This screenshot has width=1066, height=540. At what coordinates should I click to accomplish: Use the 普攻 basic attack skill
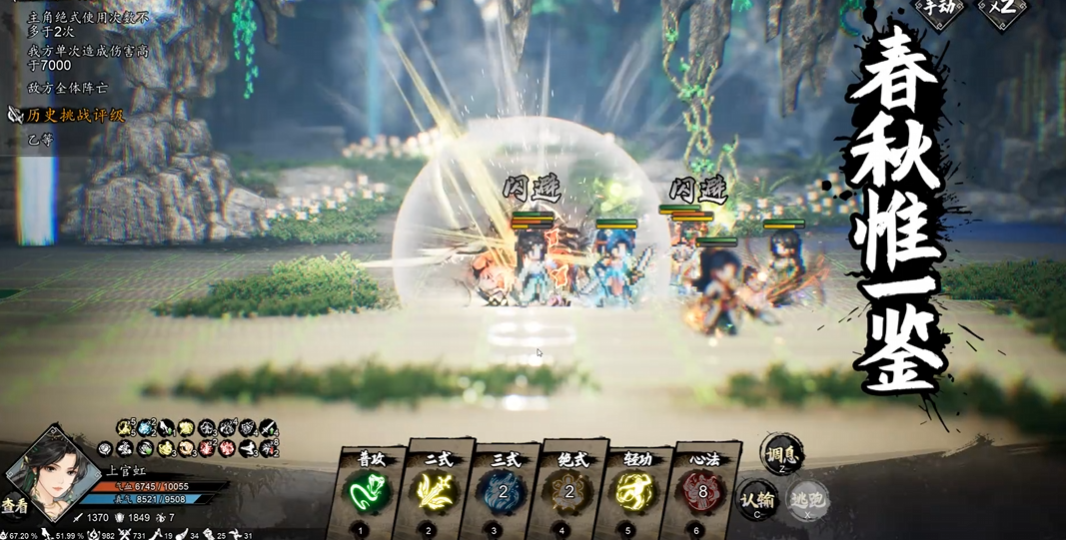point(367,491)
